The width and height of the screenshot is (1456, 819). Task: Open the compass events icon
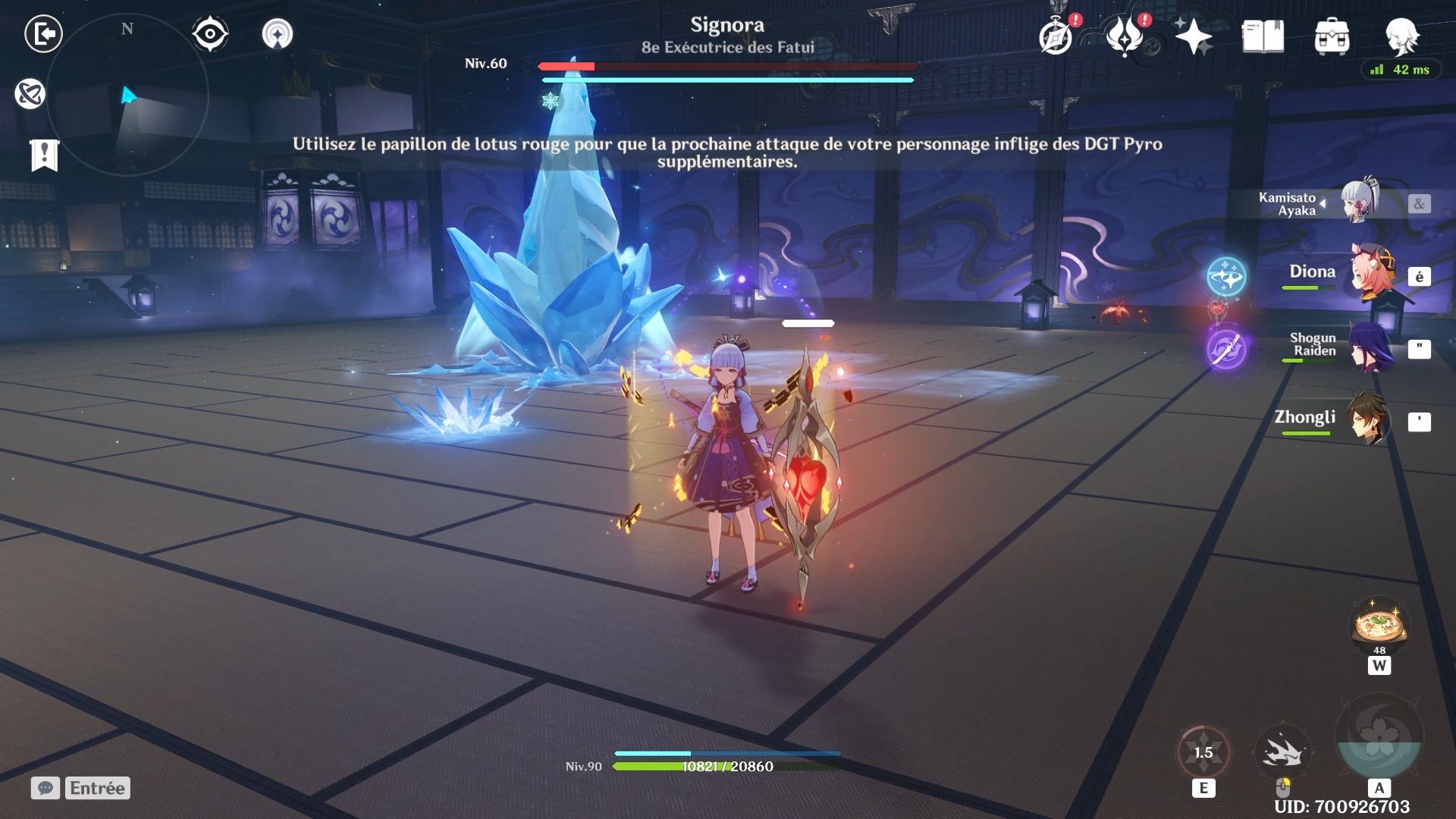[1056, 36]
